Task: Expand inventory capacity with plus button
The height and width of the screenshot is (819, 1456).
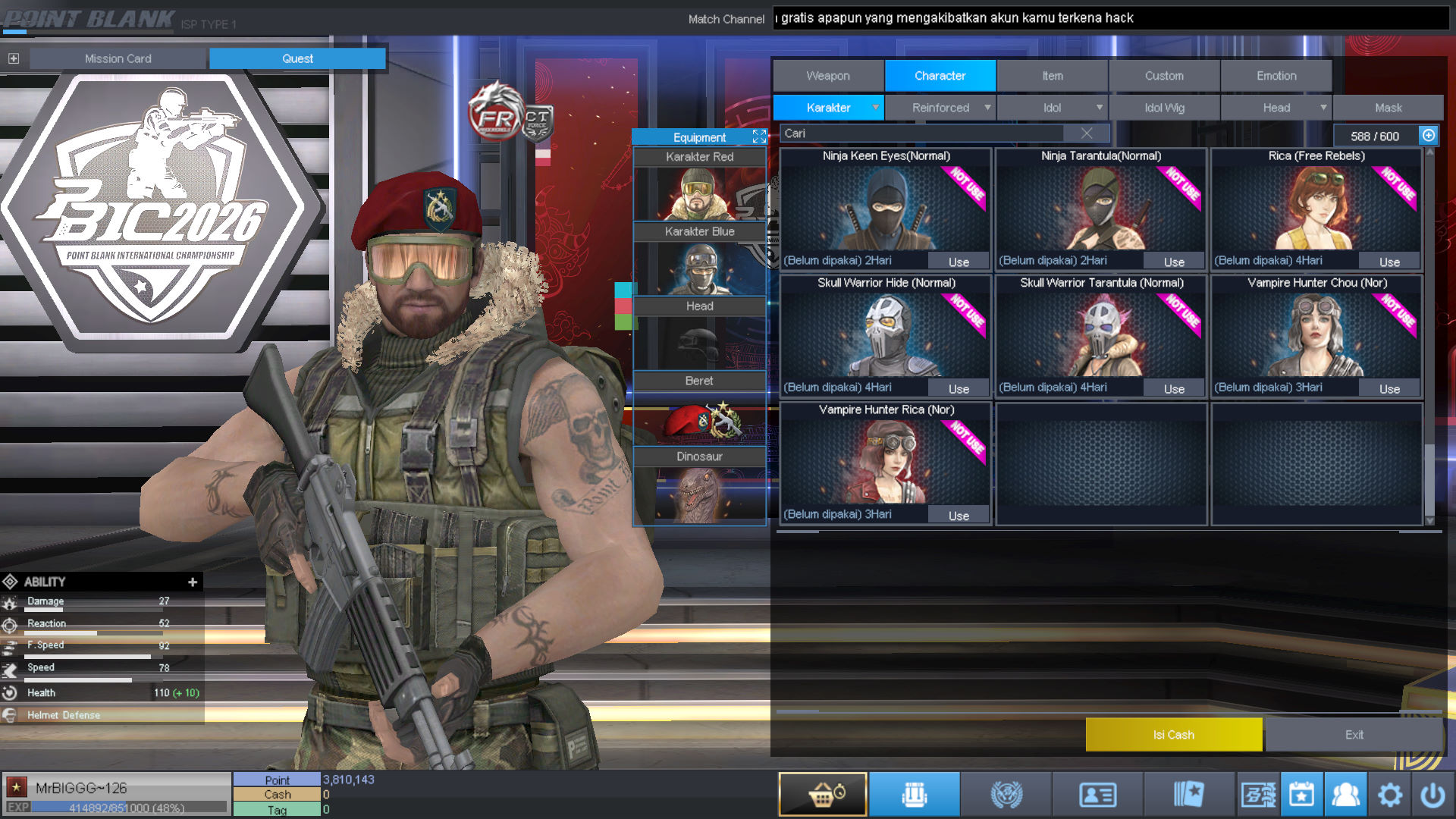Action: click(1429, 136)
